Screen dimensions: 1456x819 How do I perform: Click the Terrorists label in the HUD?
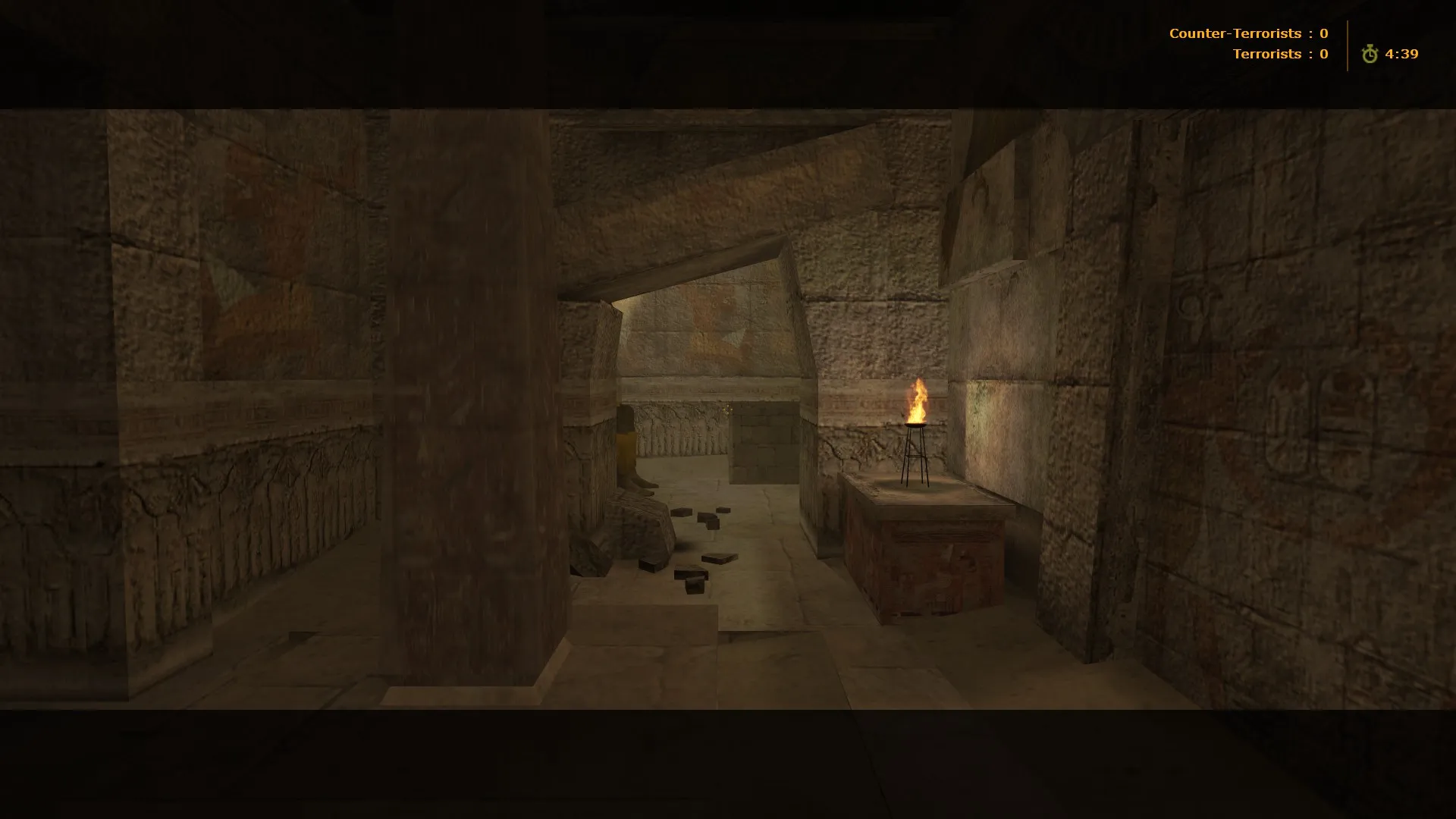pyautogui.click(x=1268, y=53)
